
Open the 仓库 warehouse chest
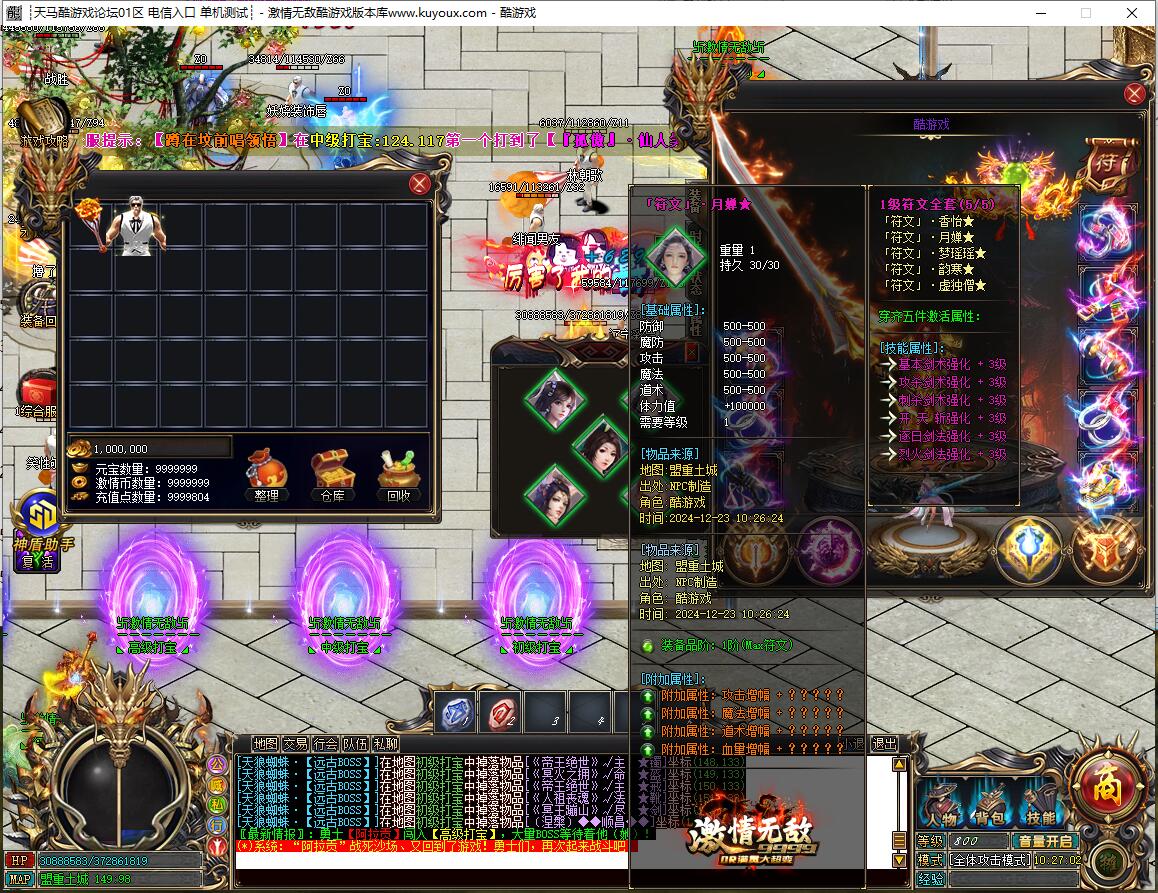click(331, 475)
